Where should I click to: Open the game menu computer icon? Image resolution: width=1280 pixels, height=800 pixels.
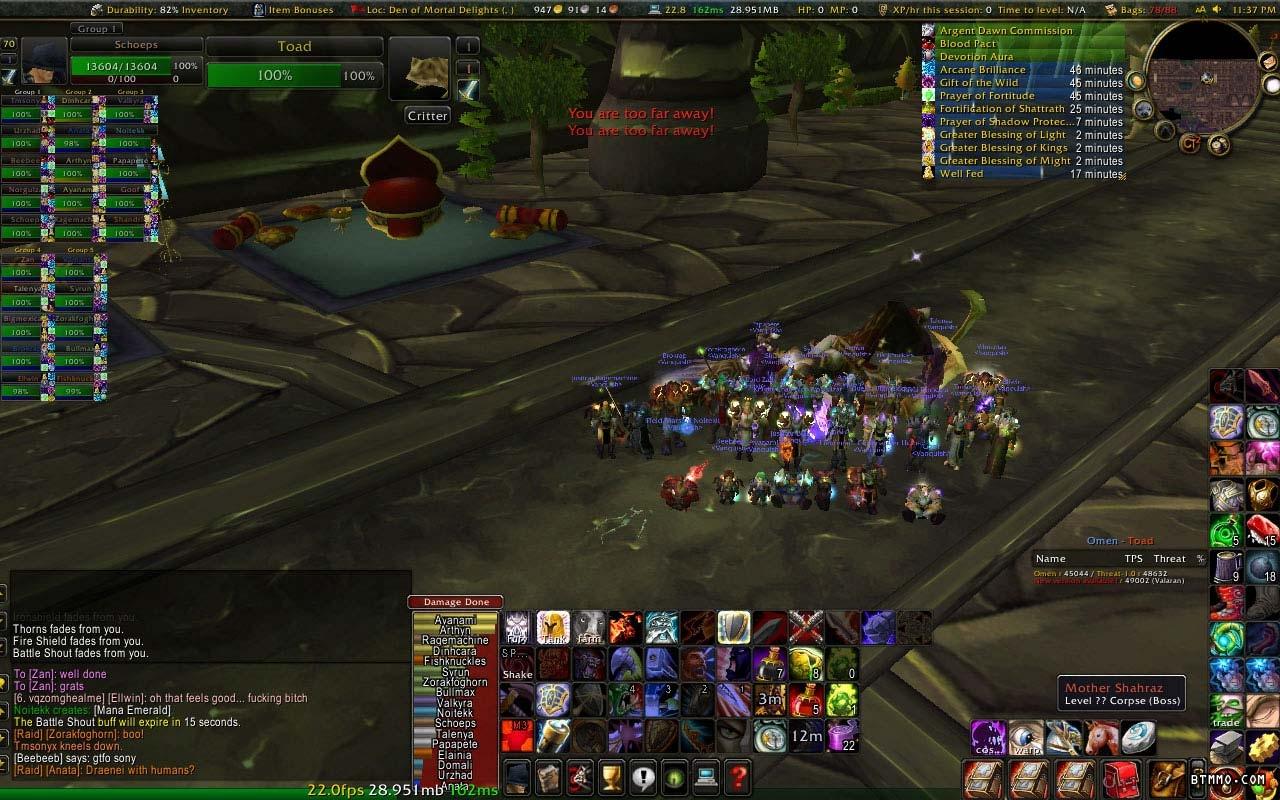(x=707, y=776)
